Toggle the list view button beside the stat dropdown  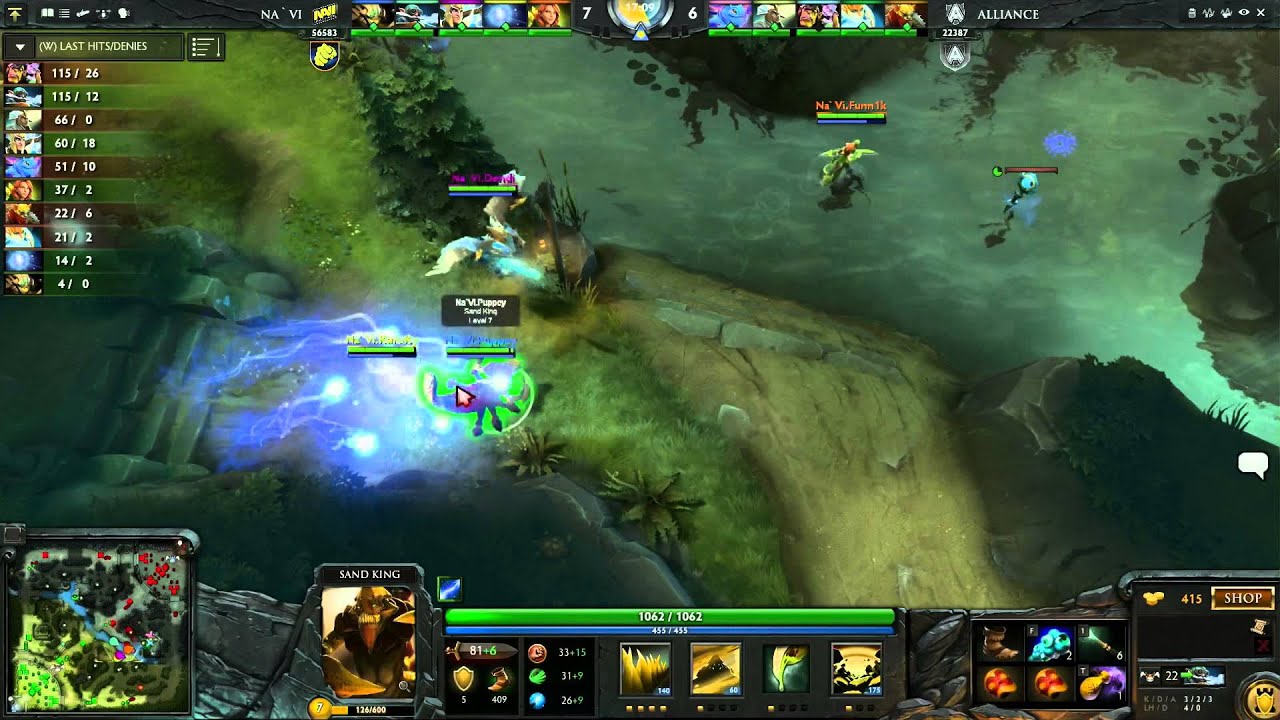[x=205, y=47]
